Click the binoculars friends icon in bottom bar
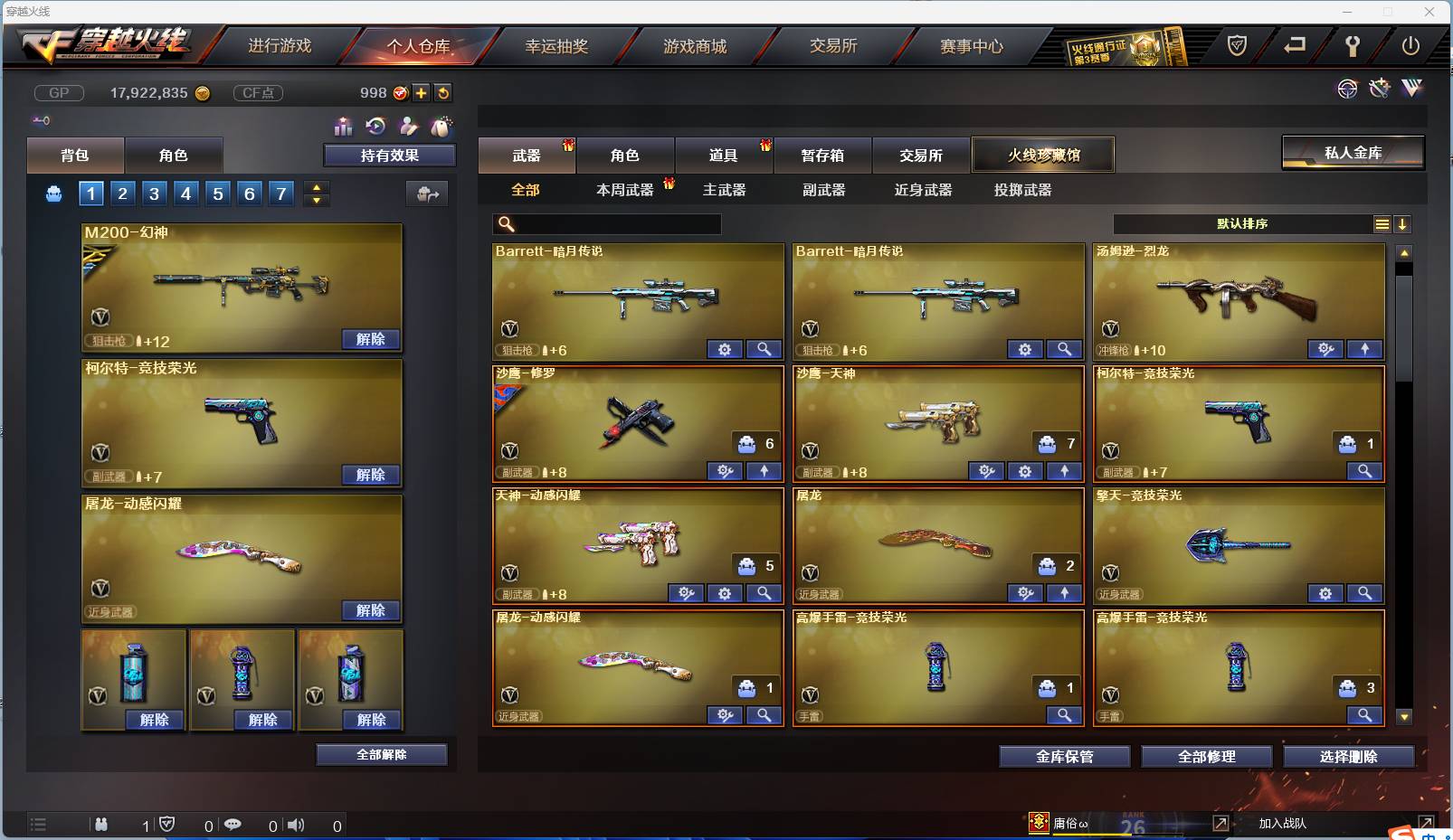Image resolution: width=1453 pixels, height=840 pixels. pyautogui.click(x=101, y=825)
